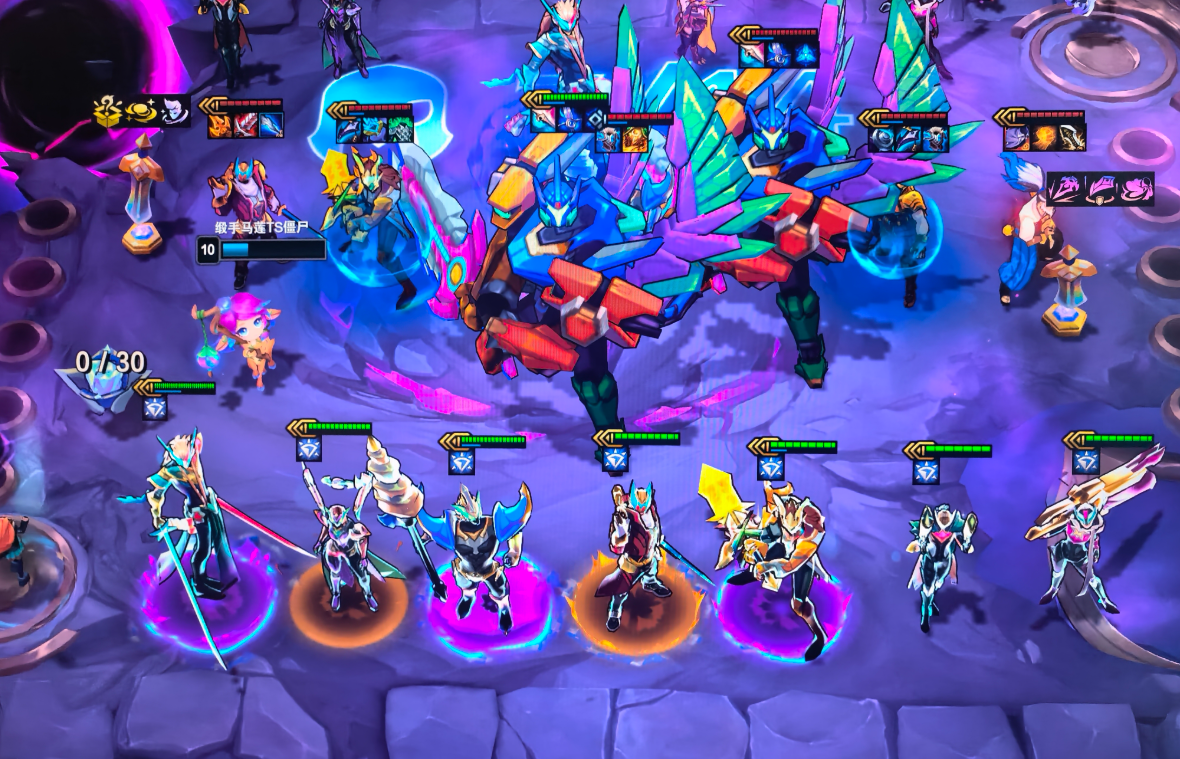Image resolution: width=1180 pixels, height=759 pixels.
Task: Click the white masked face augment icon
Action: tap(173, 110)
